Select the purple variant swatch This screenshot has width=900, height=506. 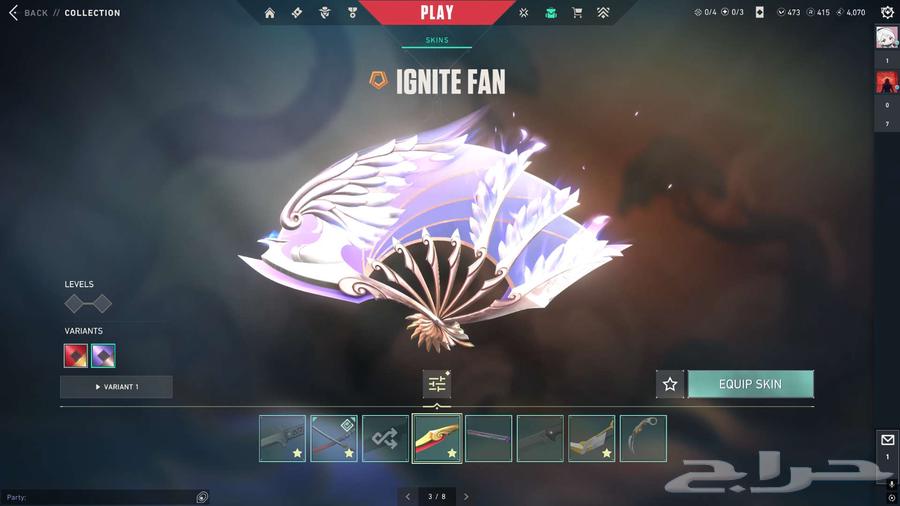103,356
